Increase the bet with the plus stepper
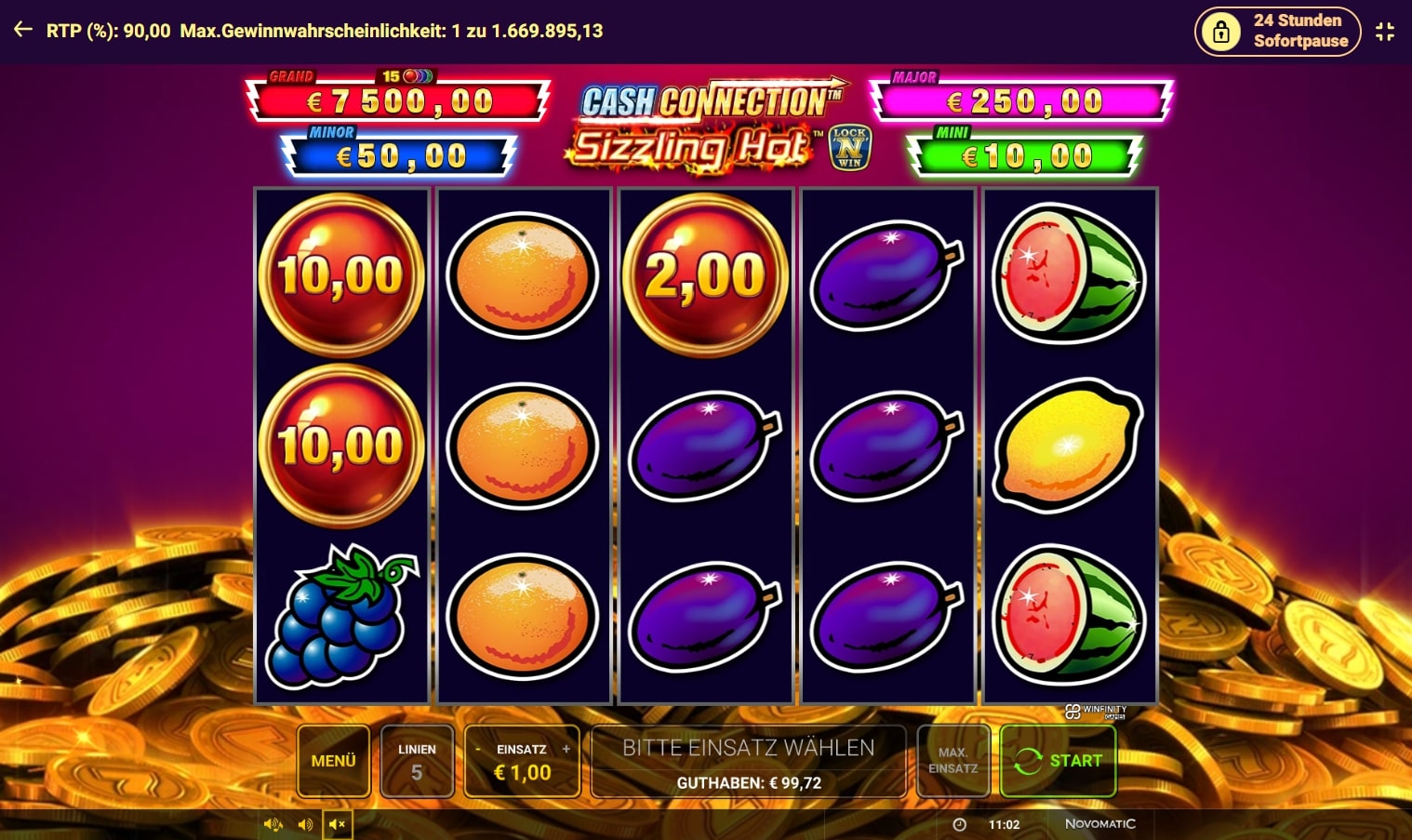This screenshot has width=1412, height=840. click(x=566, y=748)
